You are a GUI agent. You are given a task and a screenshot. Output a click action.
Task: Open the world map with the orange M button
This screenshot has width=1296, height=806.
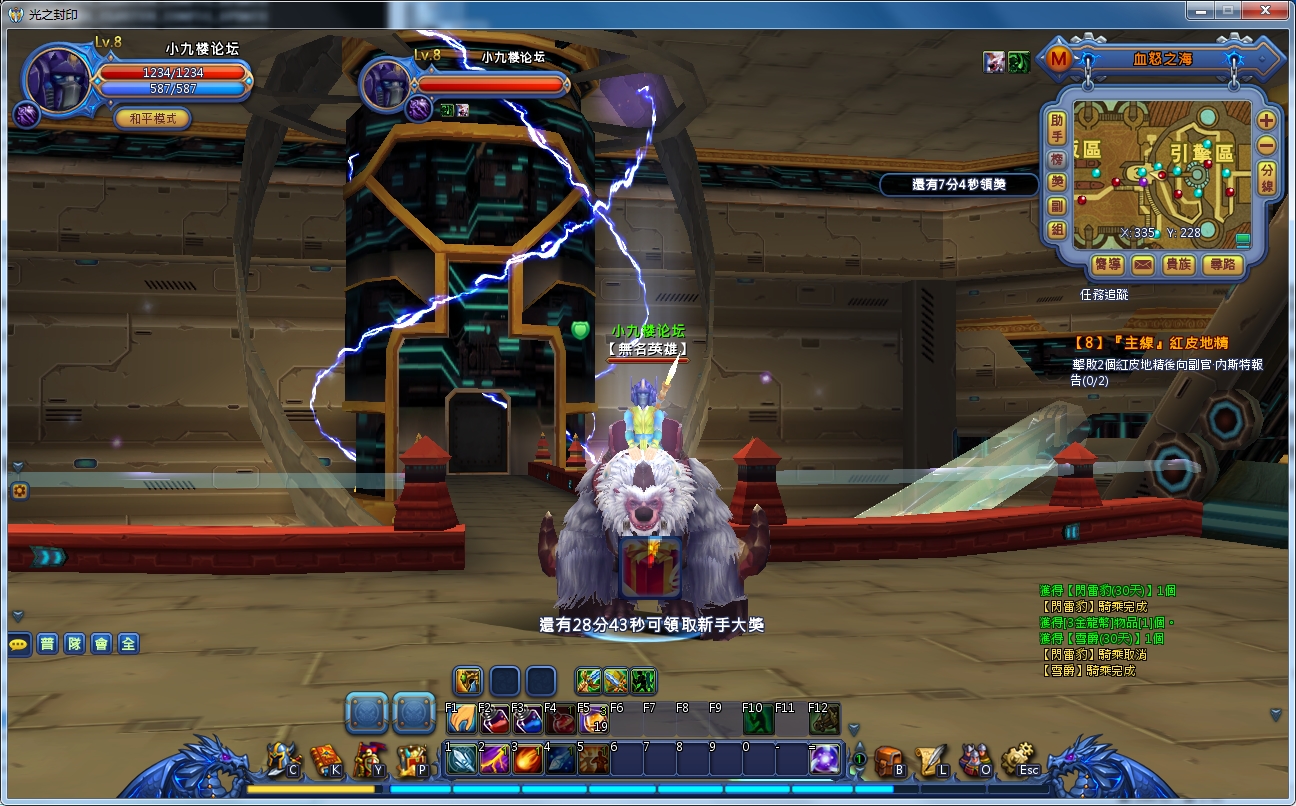tap(1058, 59)
